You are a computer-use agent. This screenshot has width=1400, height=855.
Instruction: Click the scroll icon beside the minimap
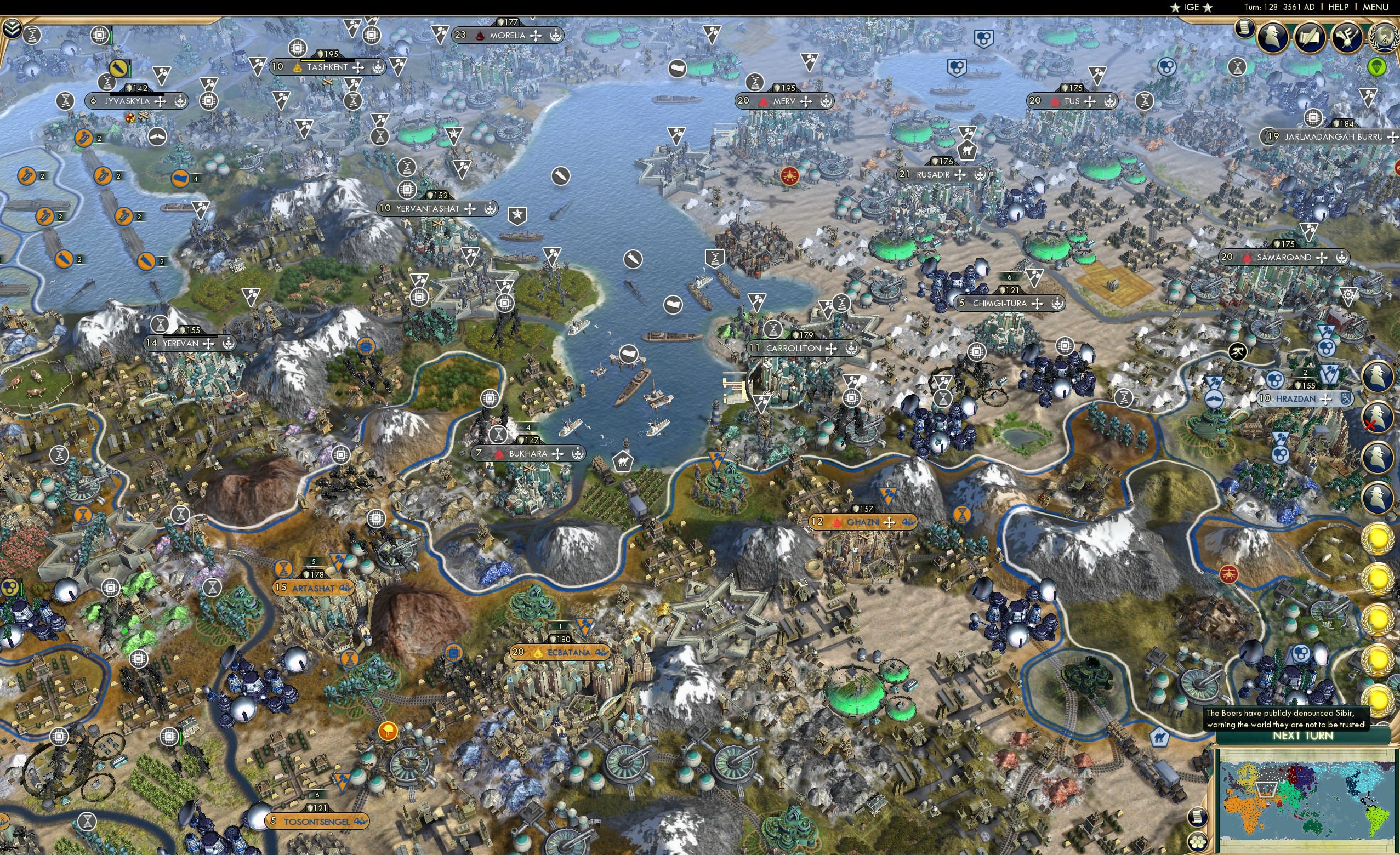[1198, 817]
